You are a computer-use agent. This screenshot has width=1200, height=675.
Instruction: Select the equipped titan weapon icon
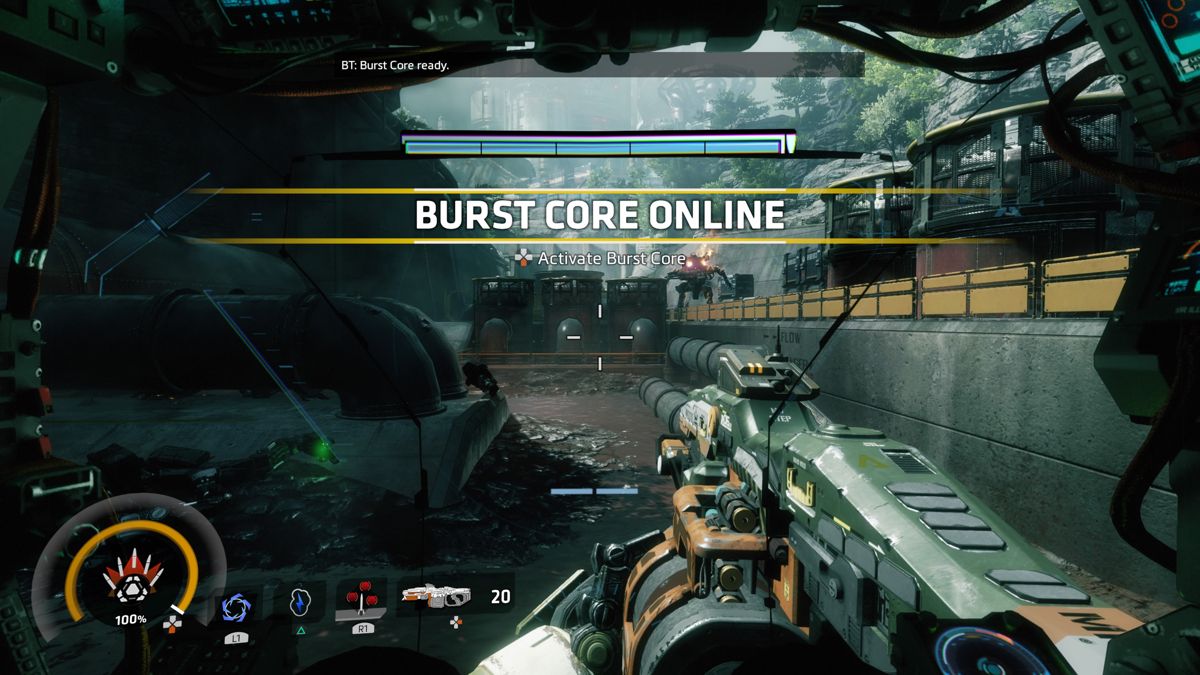coord(436,597)
